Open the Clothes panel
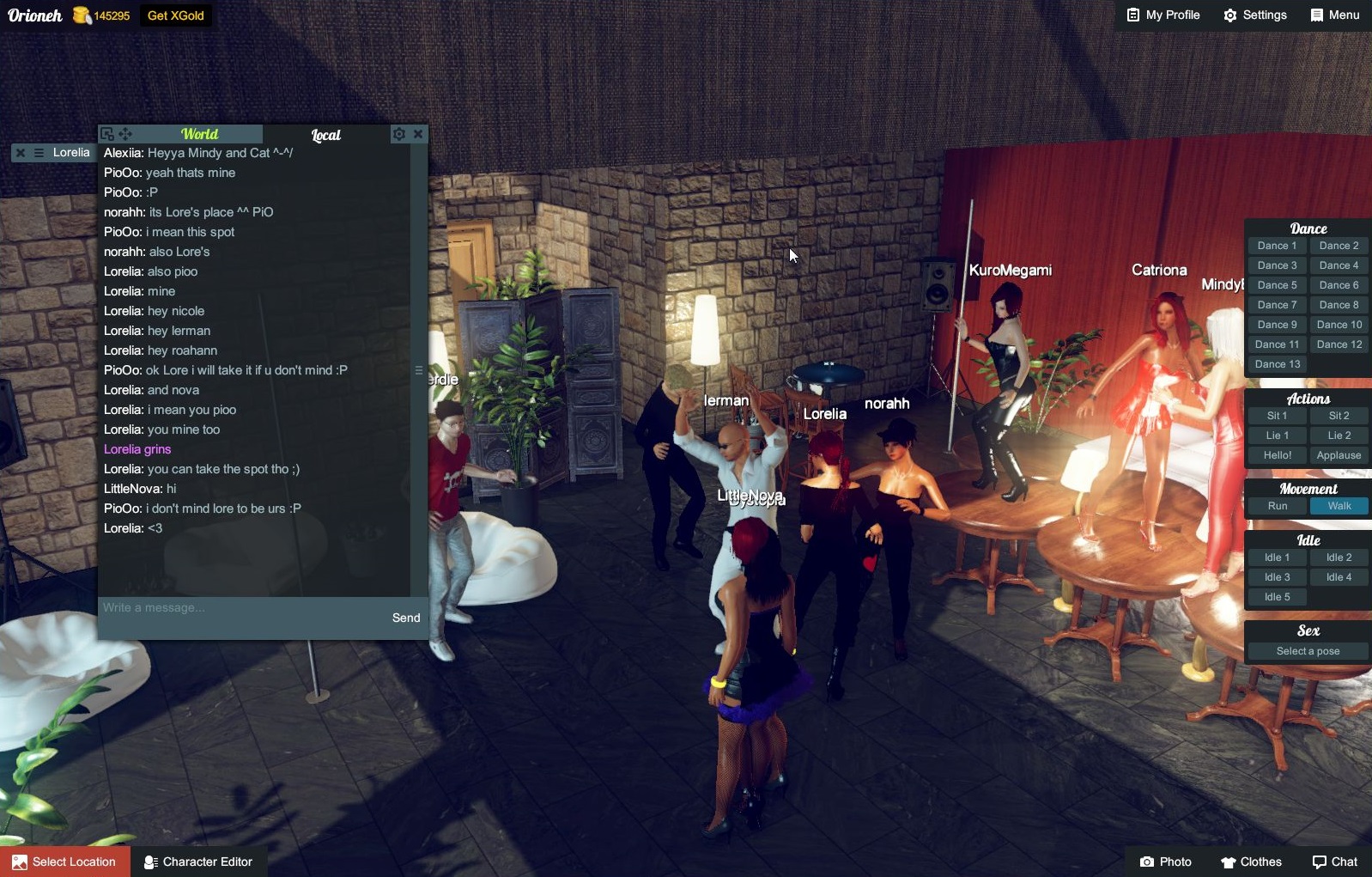 [x=1251, y=862]
